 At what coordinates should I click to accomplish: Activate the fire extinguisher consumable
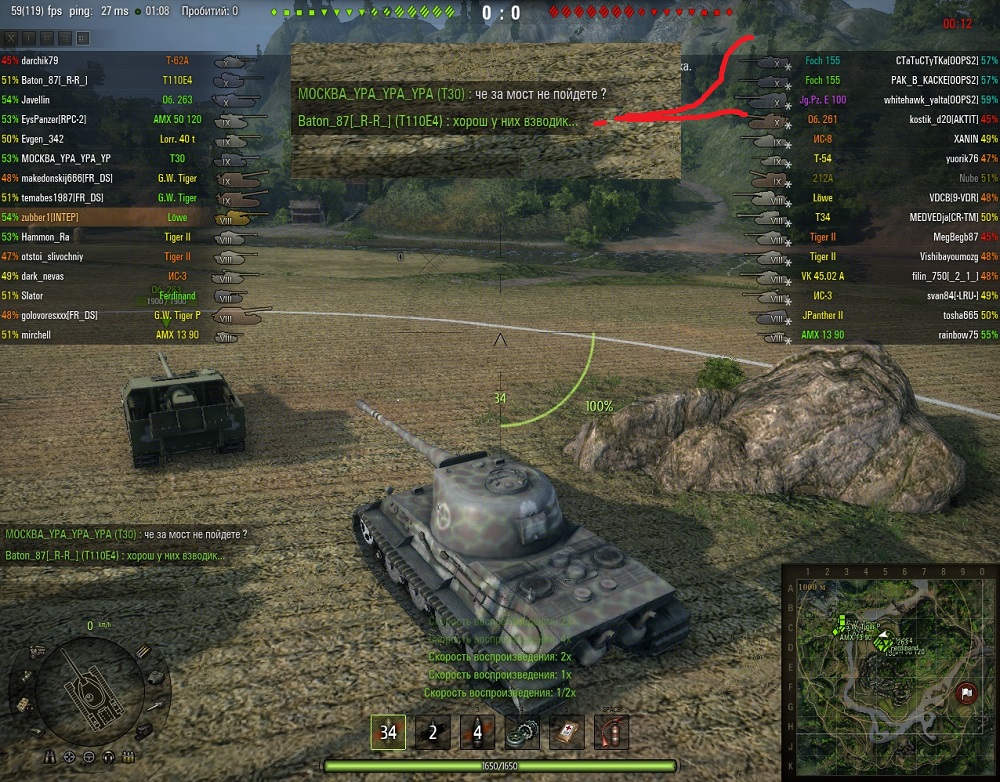point(610,732)
